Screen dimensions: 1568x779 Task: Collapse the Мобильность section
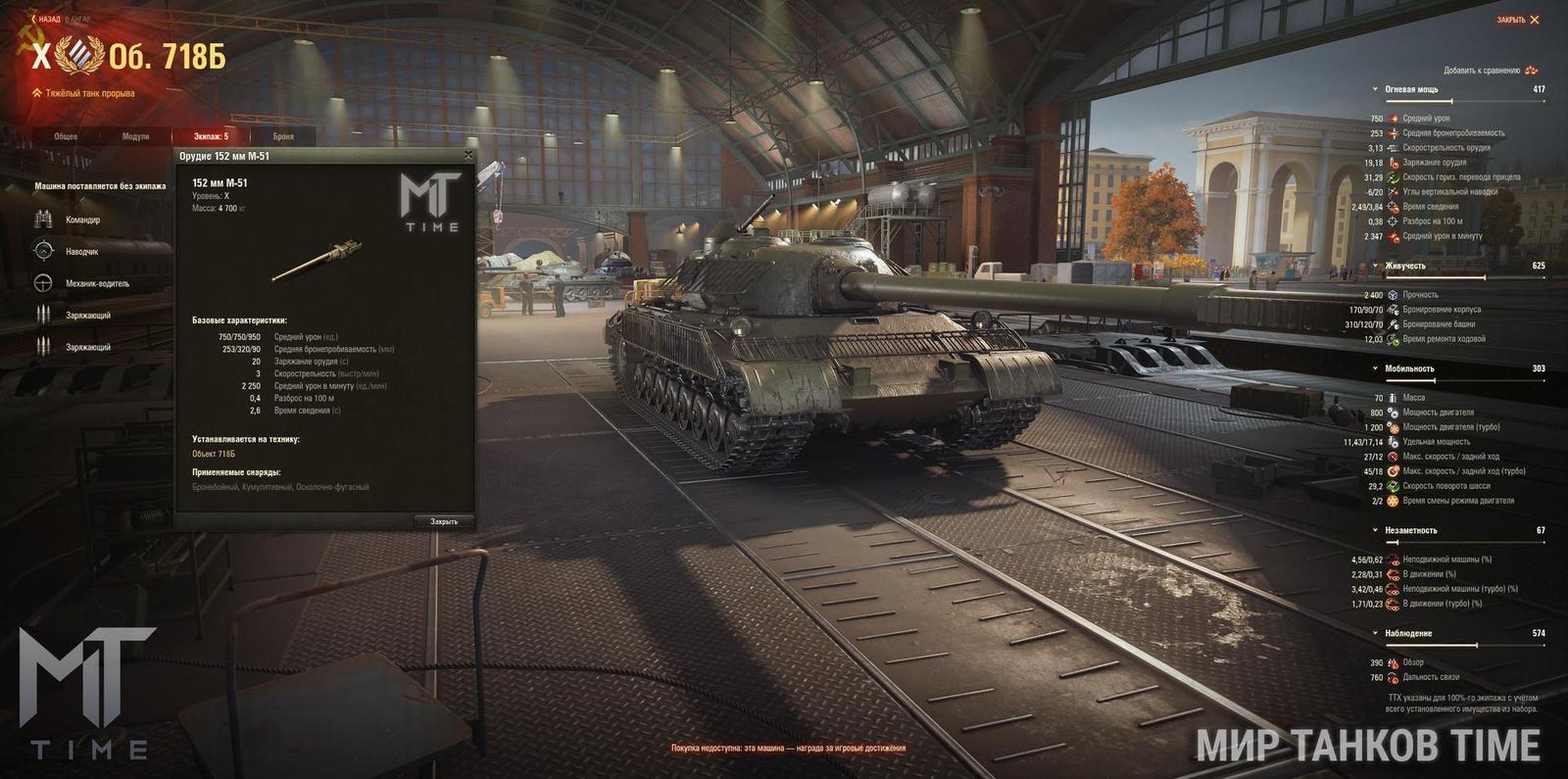(1375, 367)
